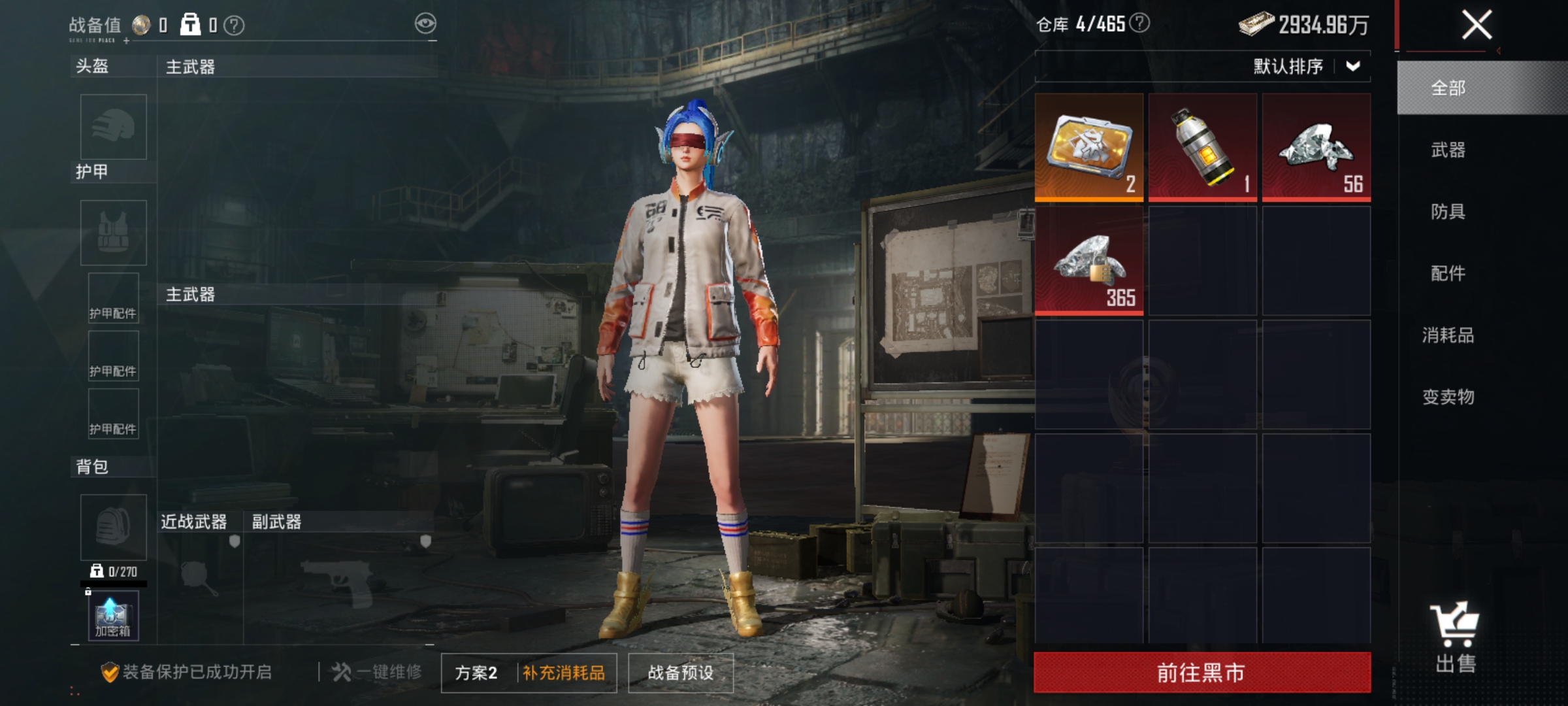Open the backpack slot
This screenshot has height=706, width=1568.
pos(112,526)
